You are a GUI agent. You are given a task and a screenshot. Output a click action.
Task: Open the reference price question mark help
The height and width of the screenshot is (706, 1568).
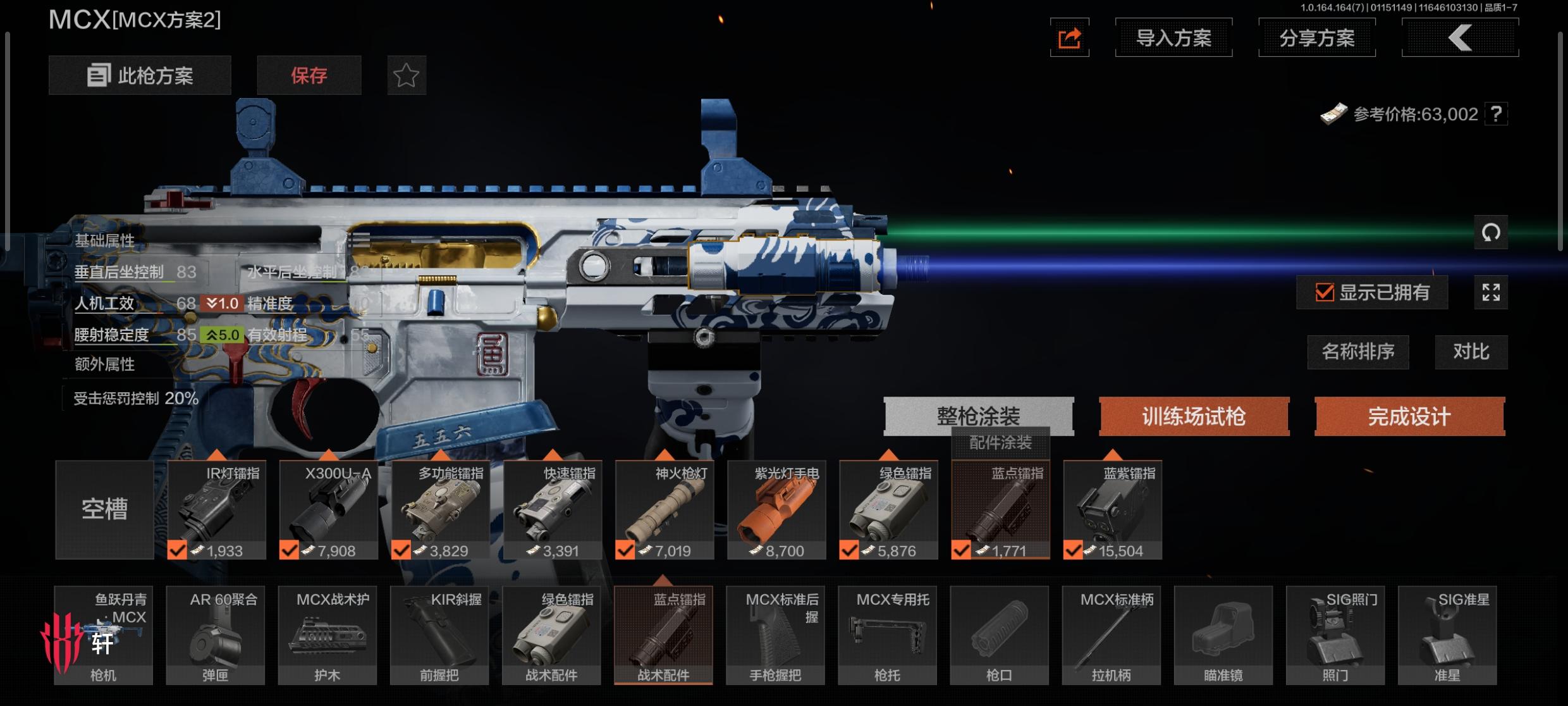click(x=1496, y=115)
